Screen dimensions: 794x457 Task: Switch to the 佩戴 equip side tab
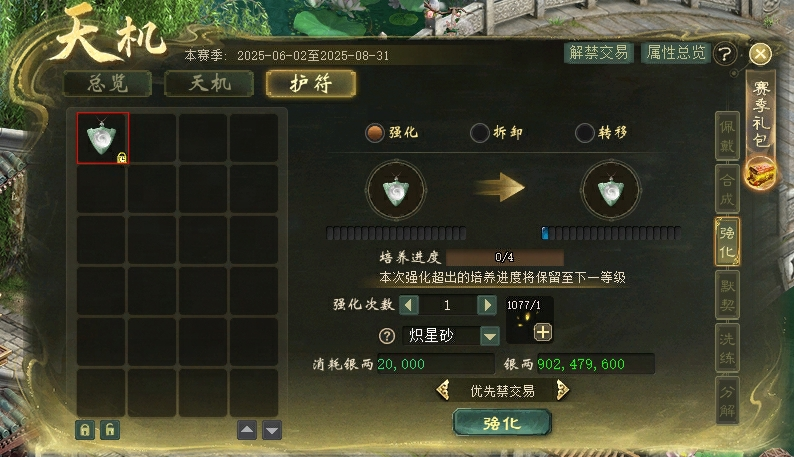coord(729,136)
